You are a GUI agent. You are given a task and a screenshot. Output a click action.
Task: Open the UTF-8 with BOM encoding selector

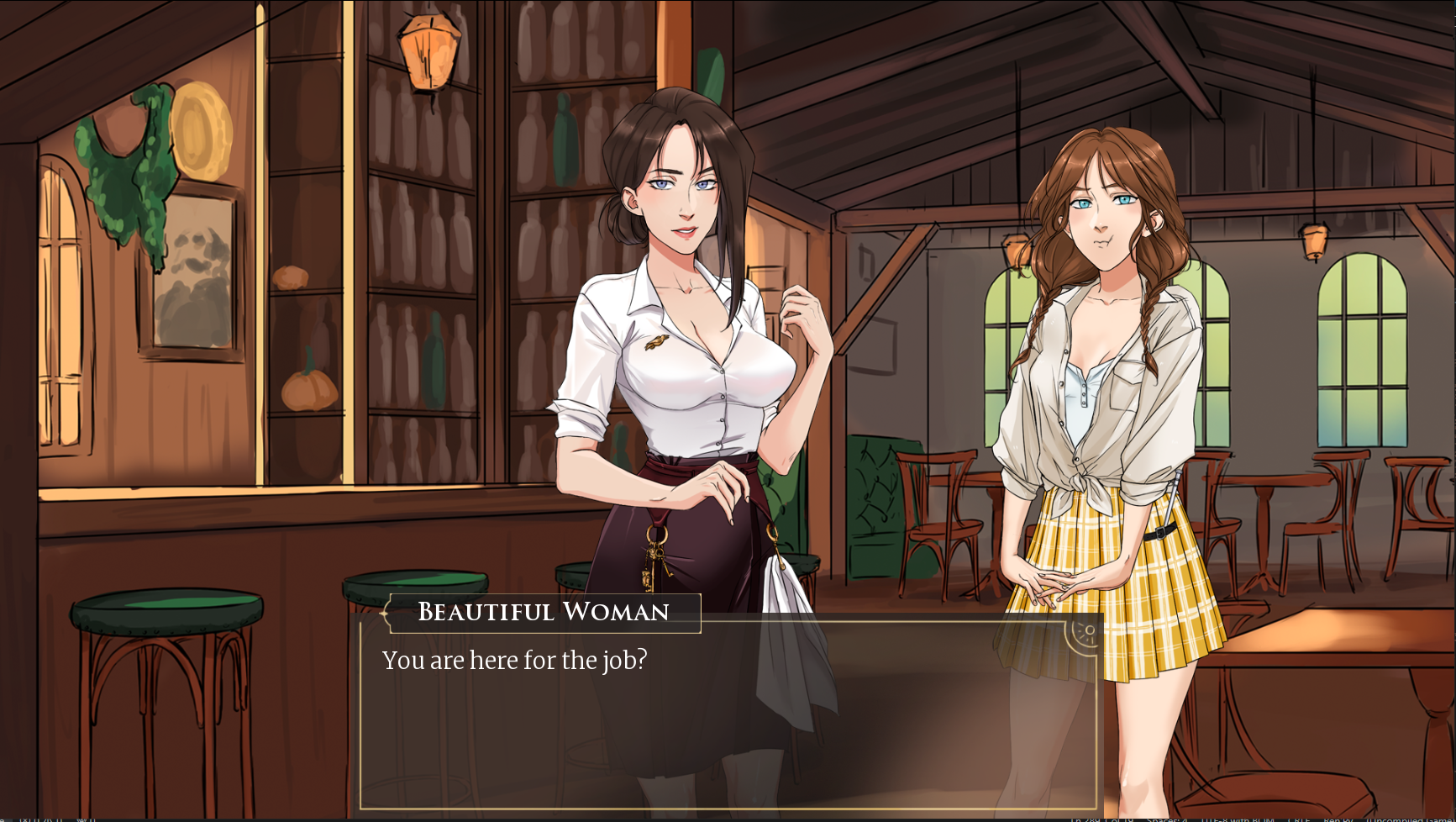click(1237, 818)
